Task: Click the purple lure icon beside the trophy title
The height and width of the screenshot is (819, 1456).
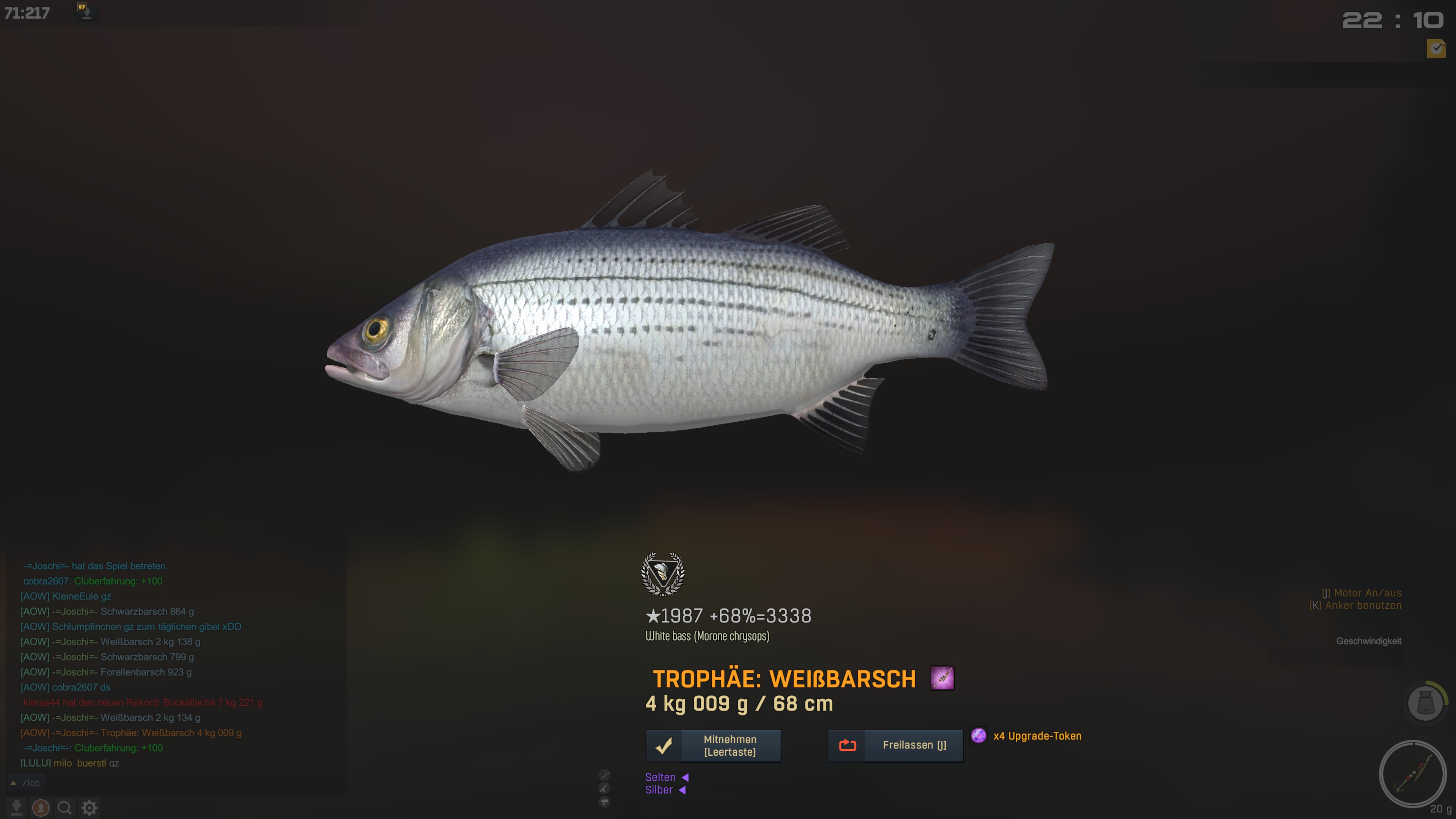Action: (941, 678)
